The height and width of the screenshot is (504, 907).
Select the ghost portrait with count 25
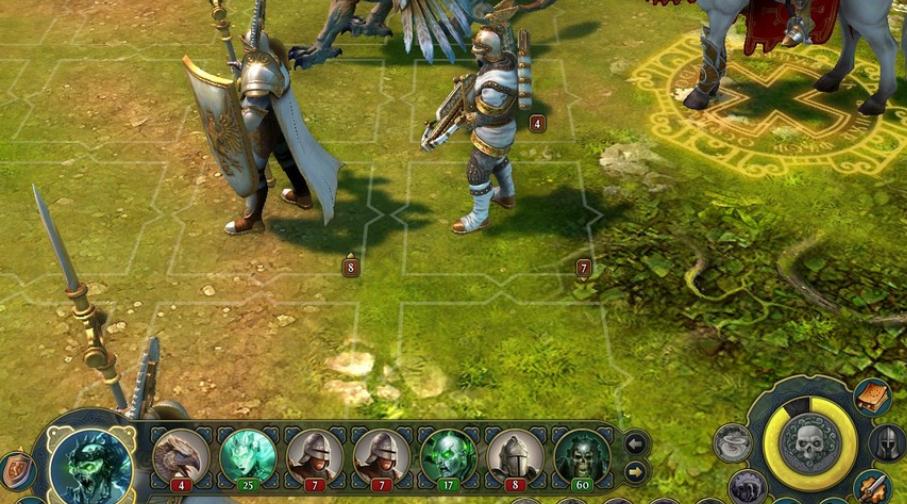tap(247, 455)
